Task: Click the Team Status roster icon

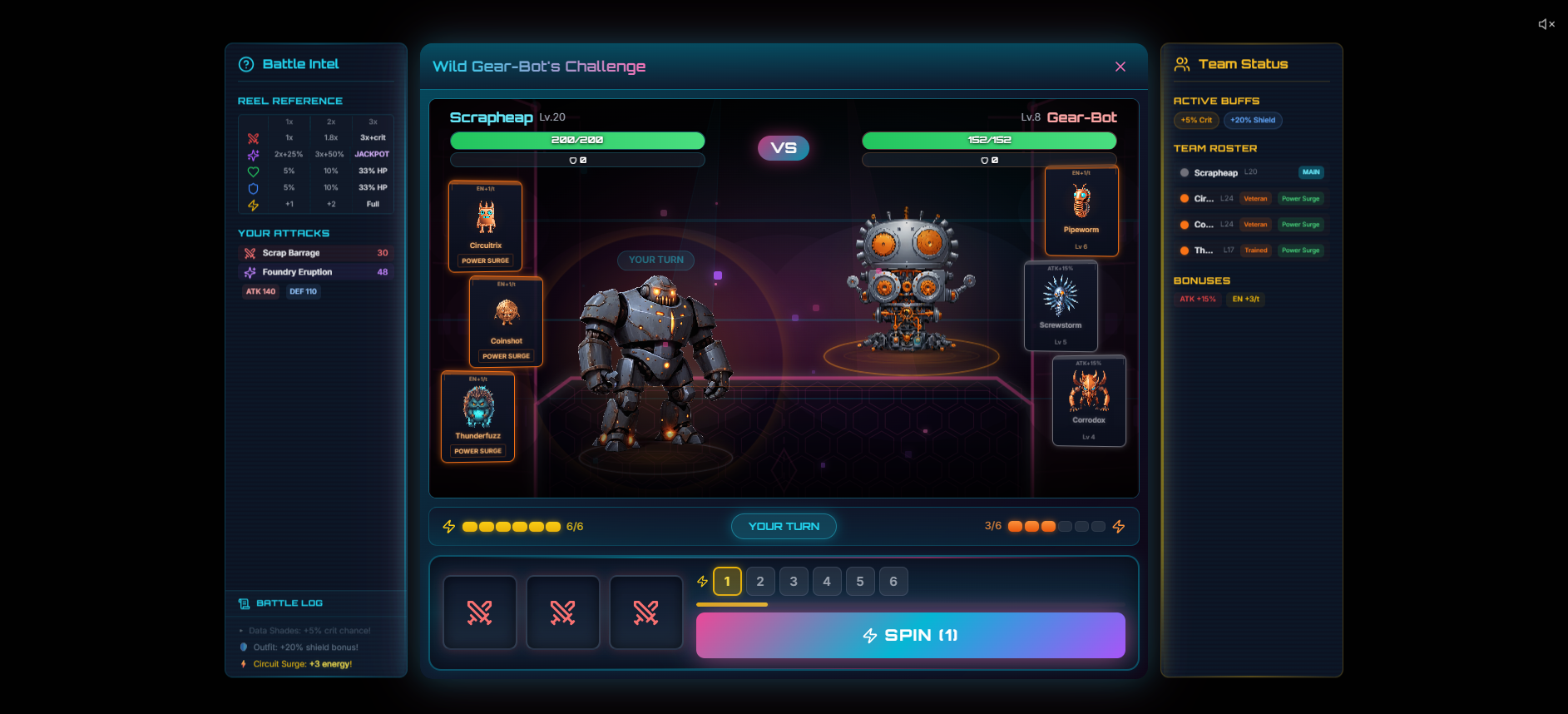Action: pyautogui.click(x=1182, y=63)
